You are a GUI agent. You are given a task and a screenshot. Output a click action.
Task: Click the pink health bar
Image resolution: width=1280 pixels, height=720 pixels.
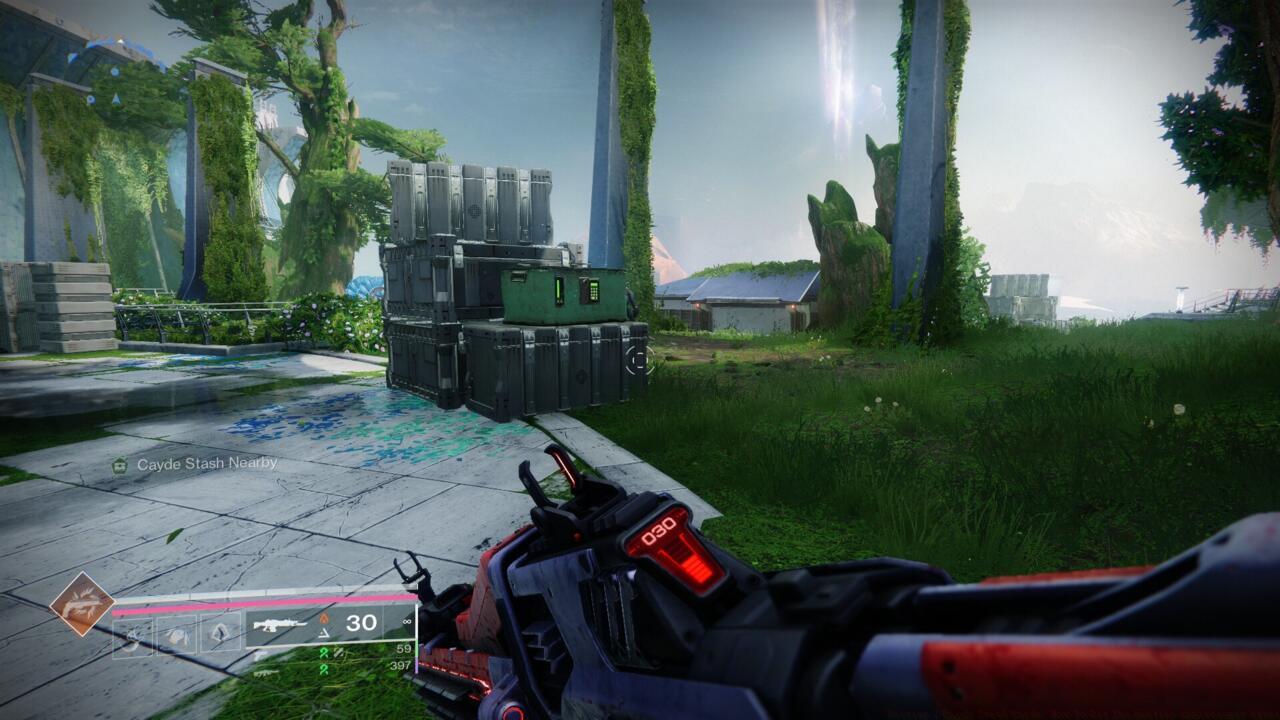point(260,604)
